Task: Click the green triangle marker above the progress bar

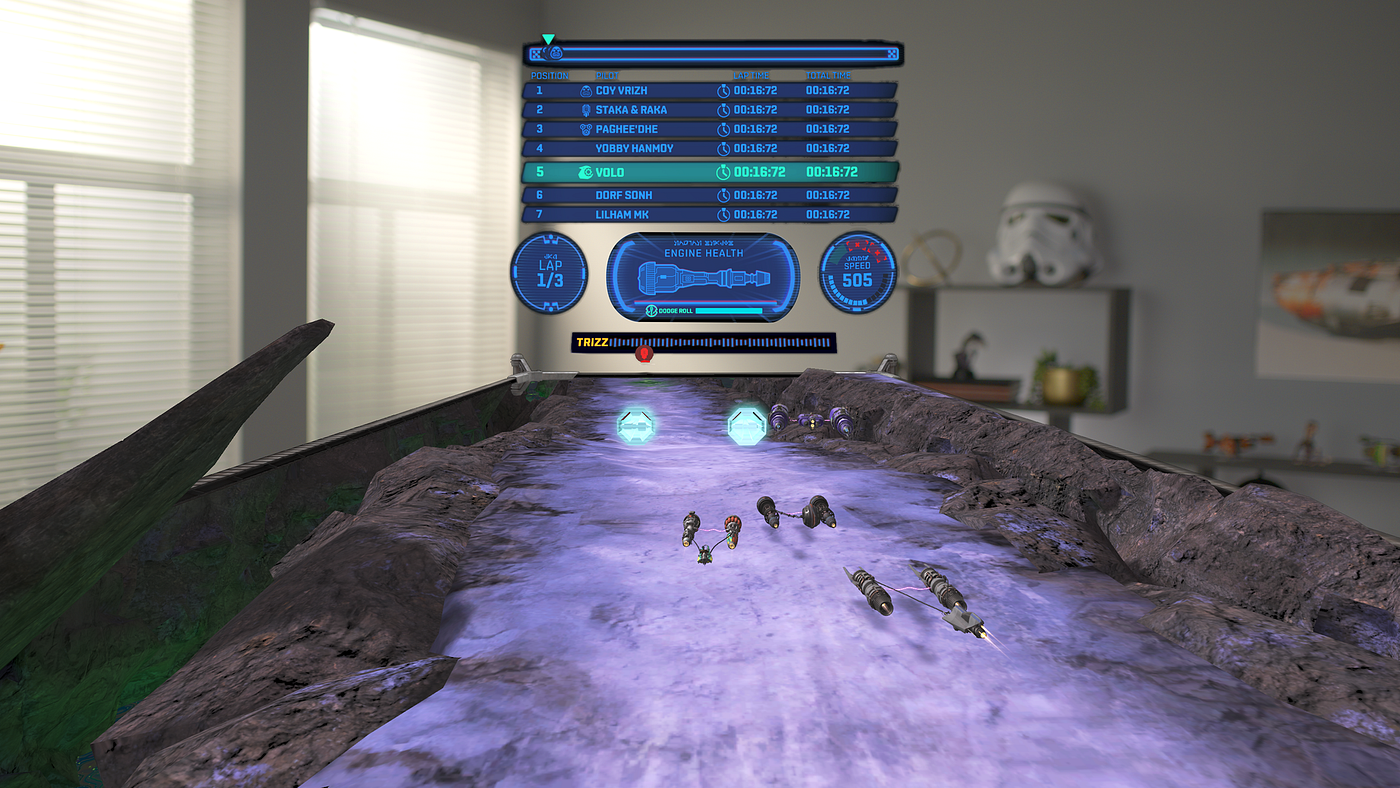Action: [x=548, y=38]
